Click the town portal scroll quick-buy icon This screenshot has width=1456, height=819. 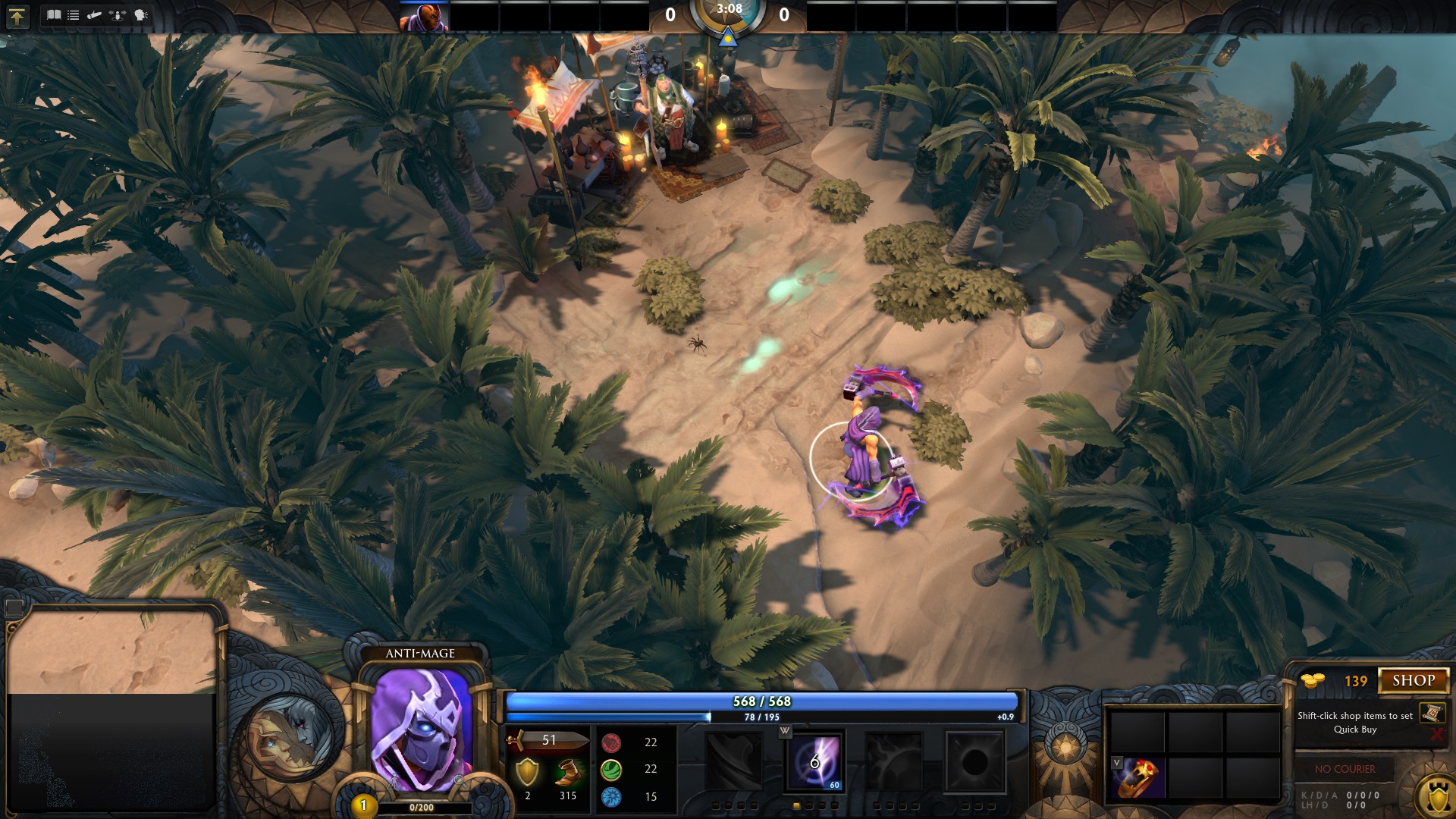(x=1432, y=713)
